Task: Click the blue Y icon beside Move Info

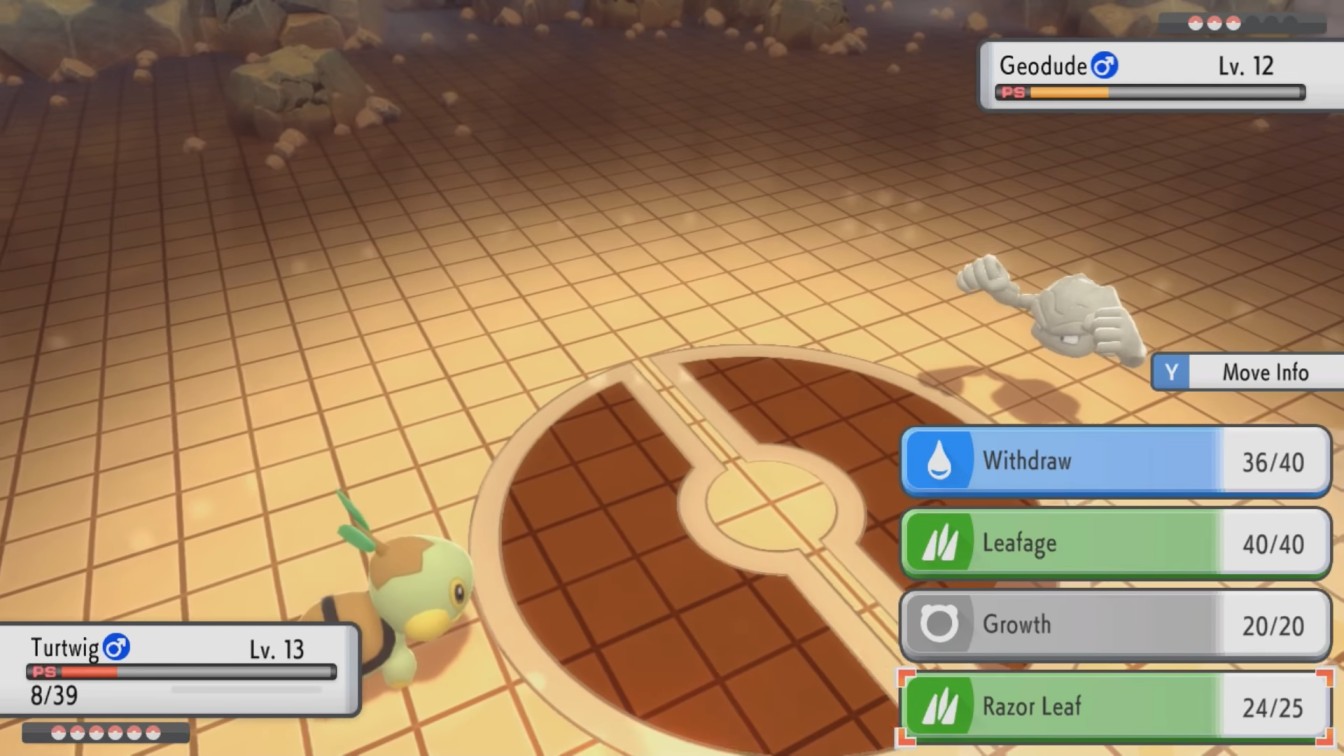Action: 1171,372
